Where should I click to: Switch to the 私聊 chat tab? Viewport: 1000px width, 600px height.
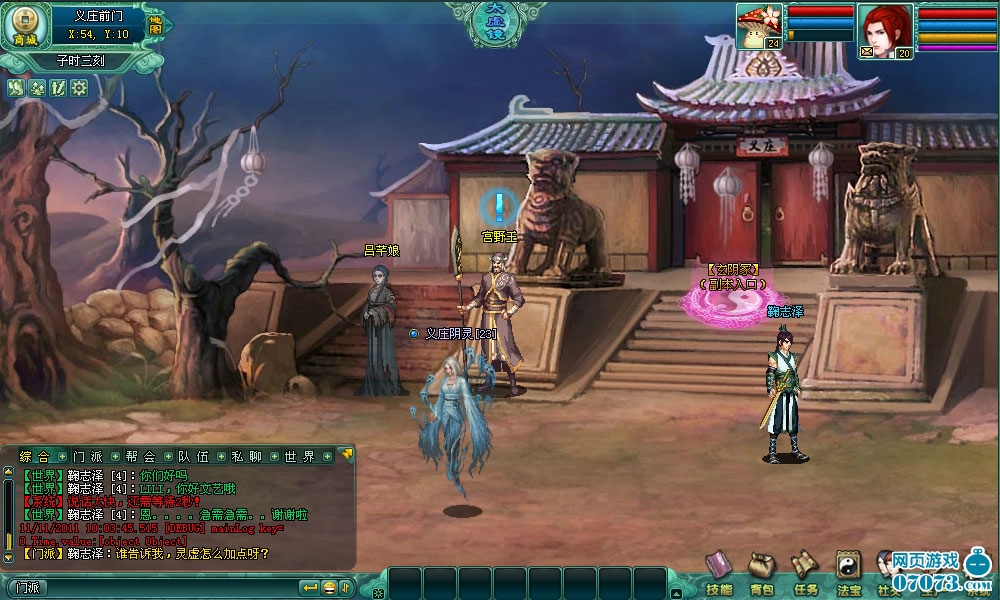[x=245, y=456]
